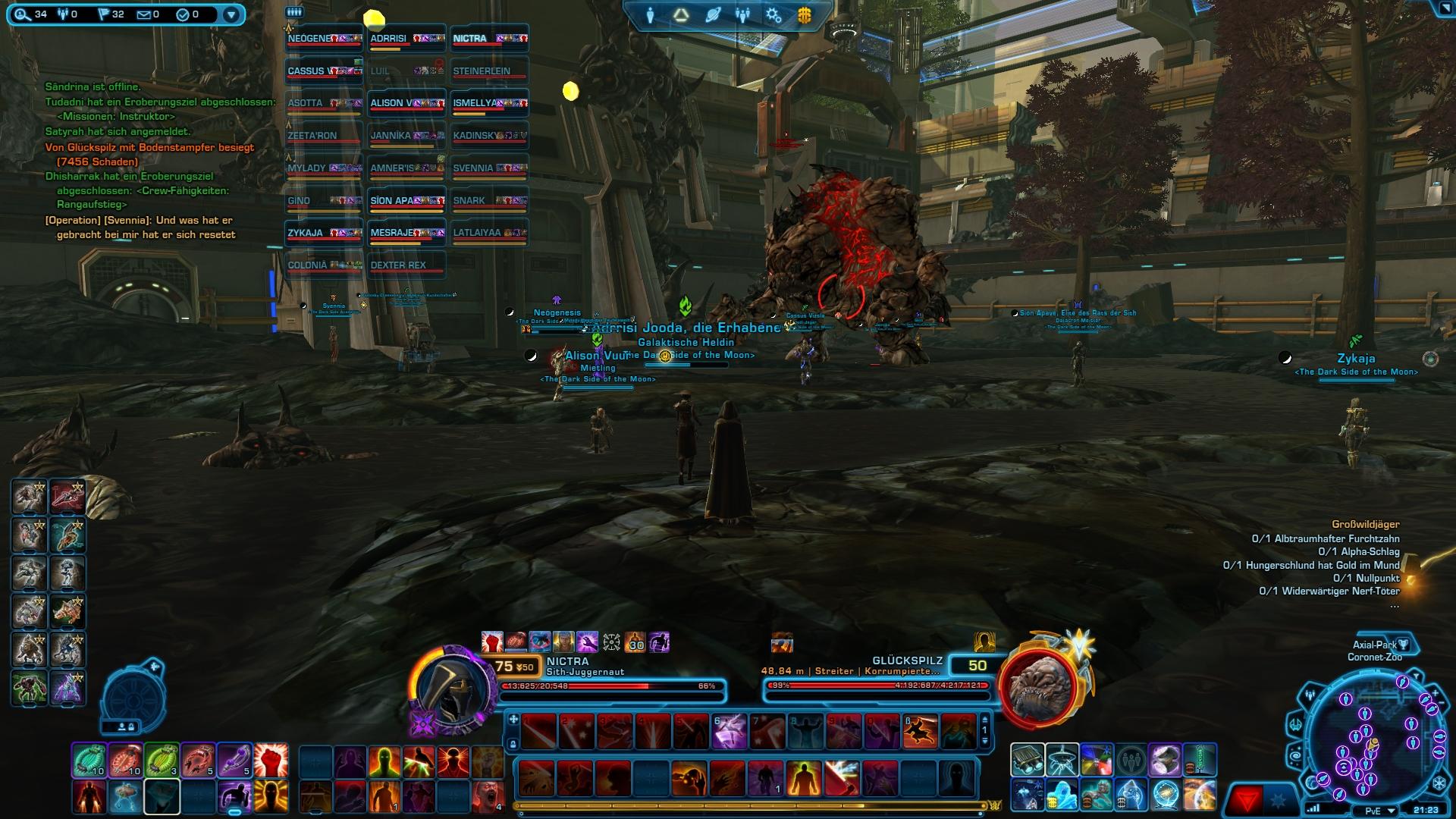The height and width of the screenshot is (819, 1456).
Task: Open the Cartel Market gold coin icon
Action: (x=804, y=13)
